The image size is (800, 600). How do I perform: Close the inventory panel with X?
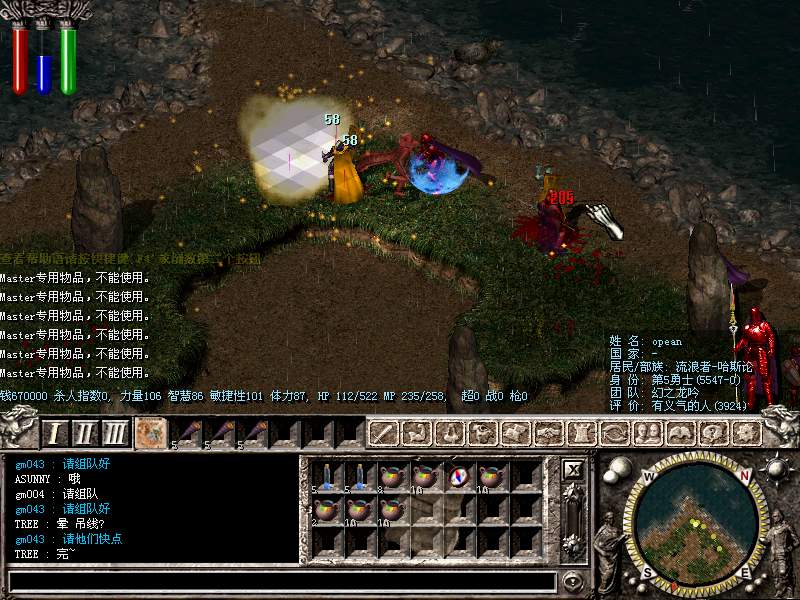pos(573,469)
